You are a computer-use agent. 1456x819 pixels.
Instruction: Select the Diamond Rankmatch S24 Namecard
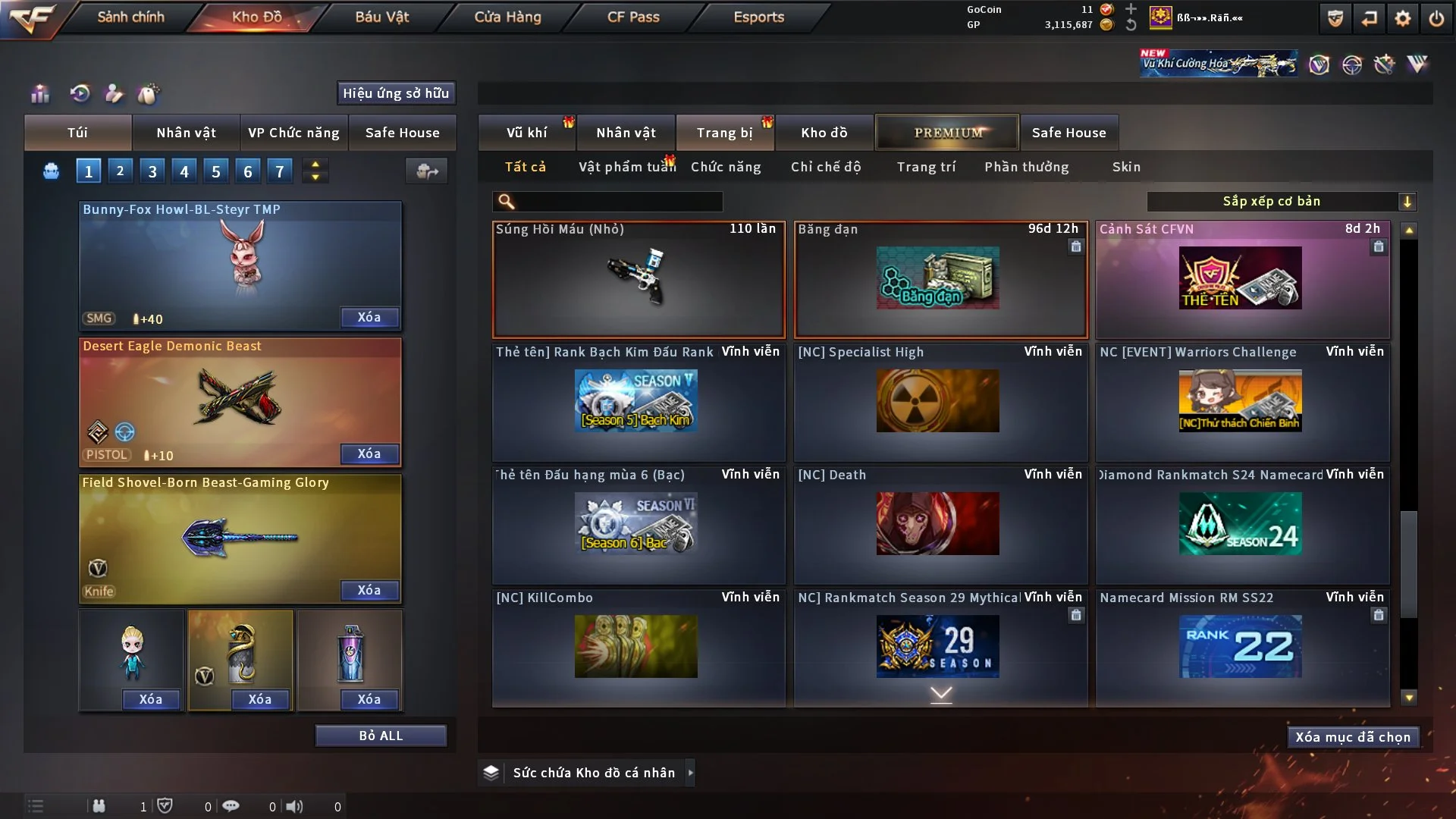tap(1242, 525)
